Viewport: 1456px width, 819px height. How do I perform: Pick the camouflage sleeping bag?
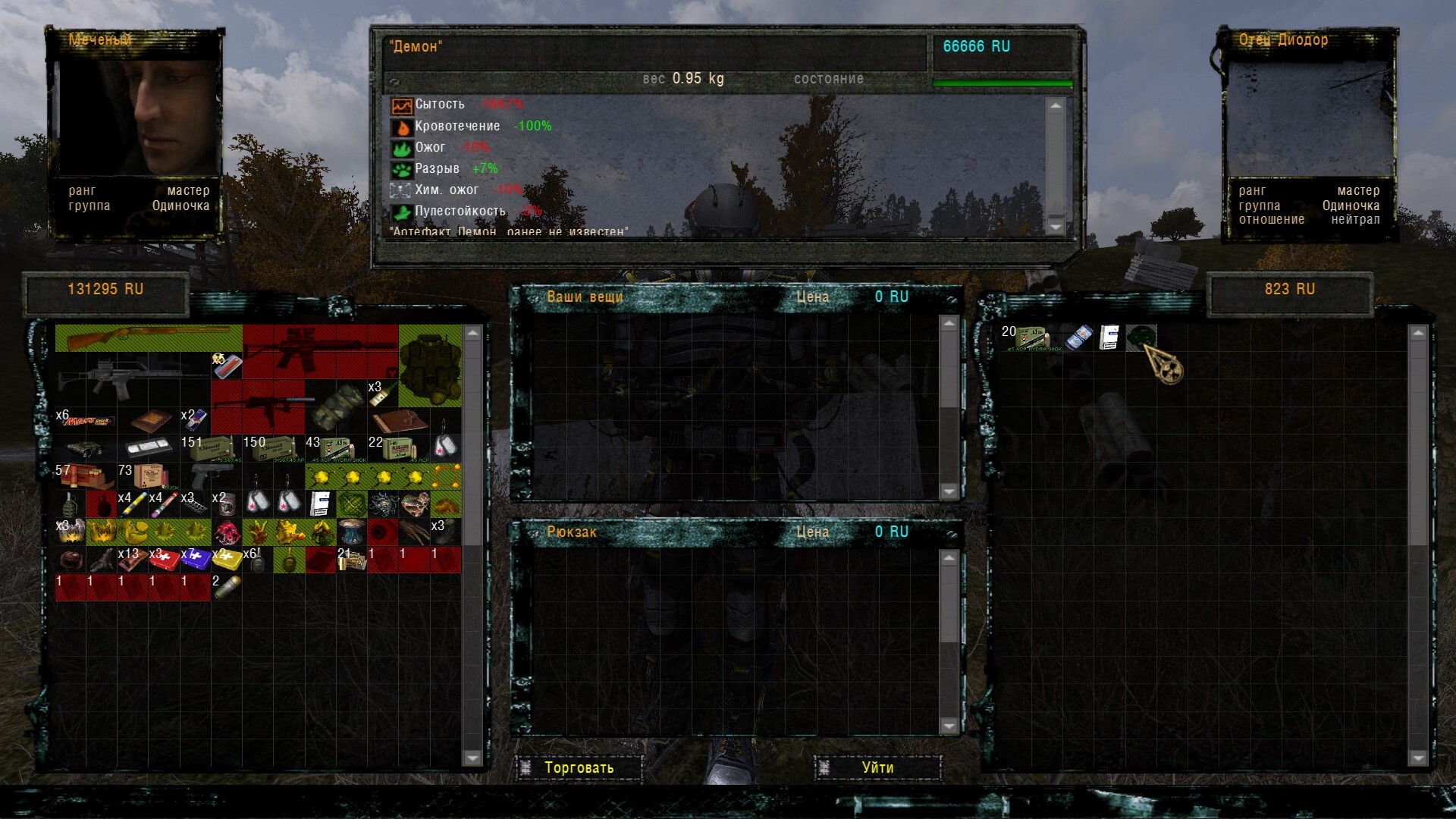(336, 406)
